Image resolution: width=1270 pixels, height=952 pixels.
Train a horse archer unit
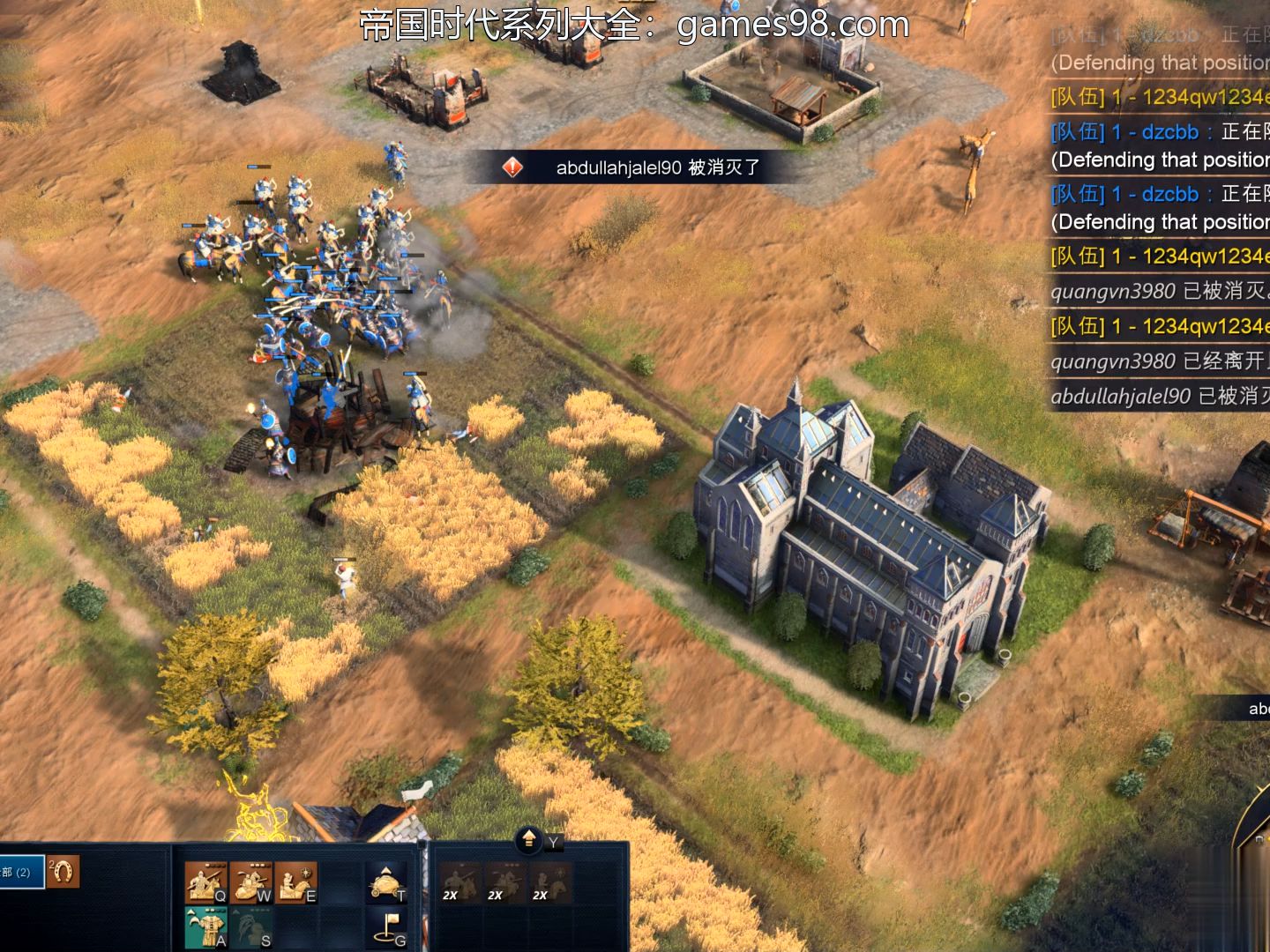point(250,881)
